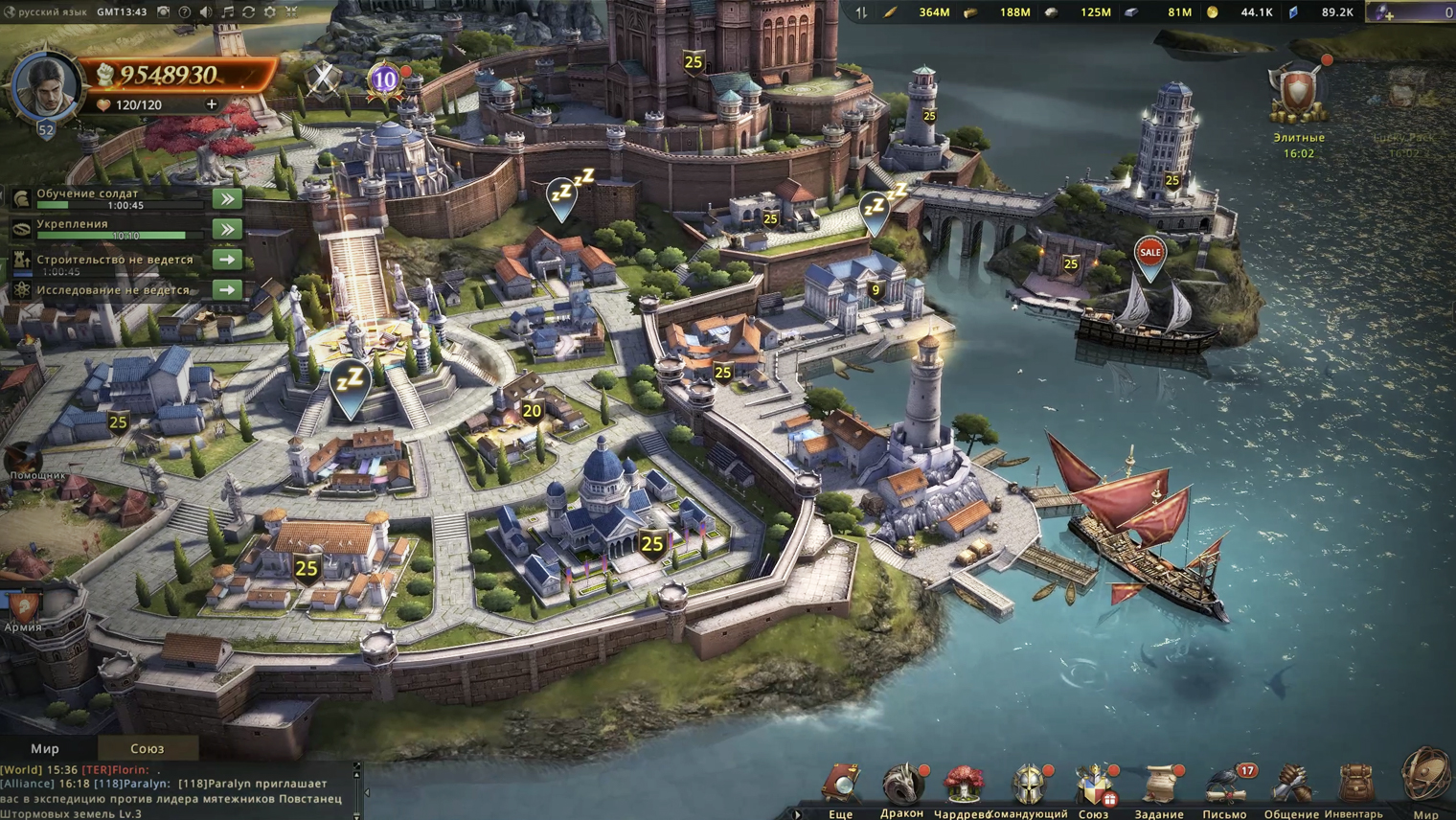Go to idle construction queue arrow
1456x820 pixels.
pos(227,260)
